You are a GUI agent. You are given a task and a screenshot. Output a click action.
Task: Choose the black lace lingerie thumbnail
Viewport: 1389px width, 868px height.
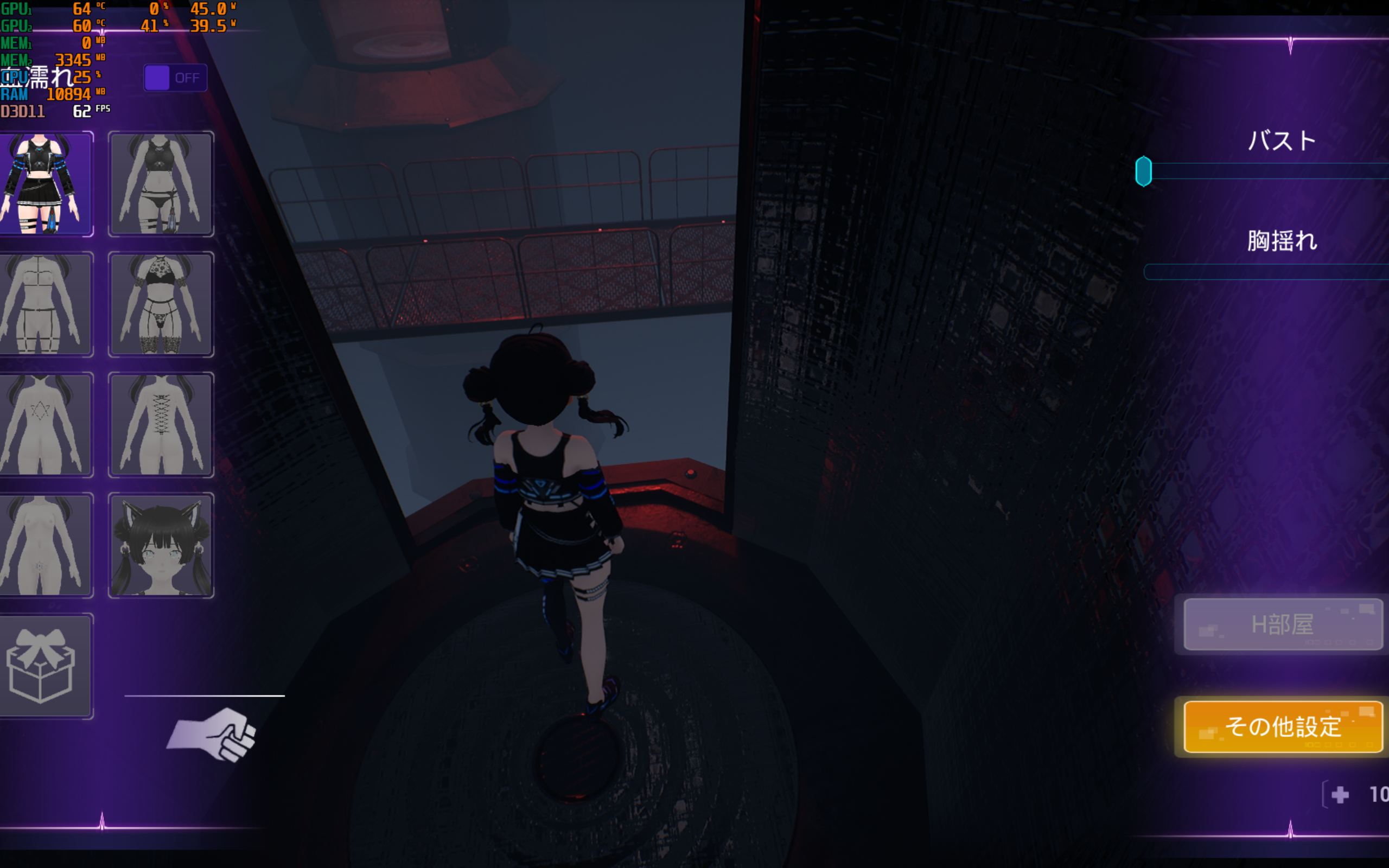161,304
